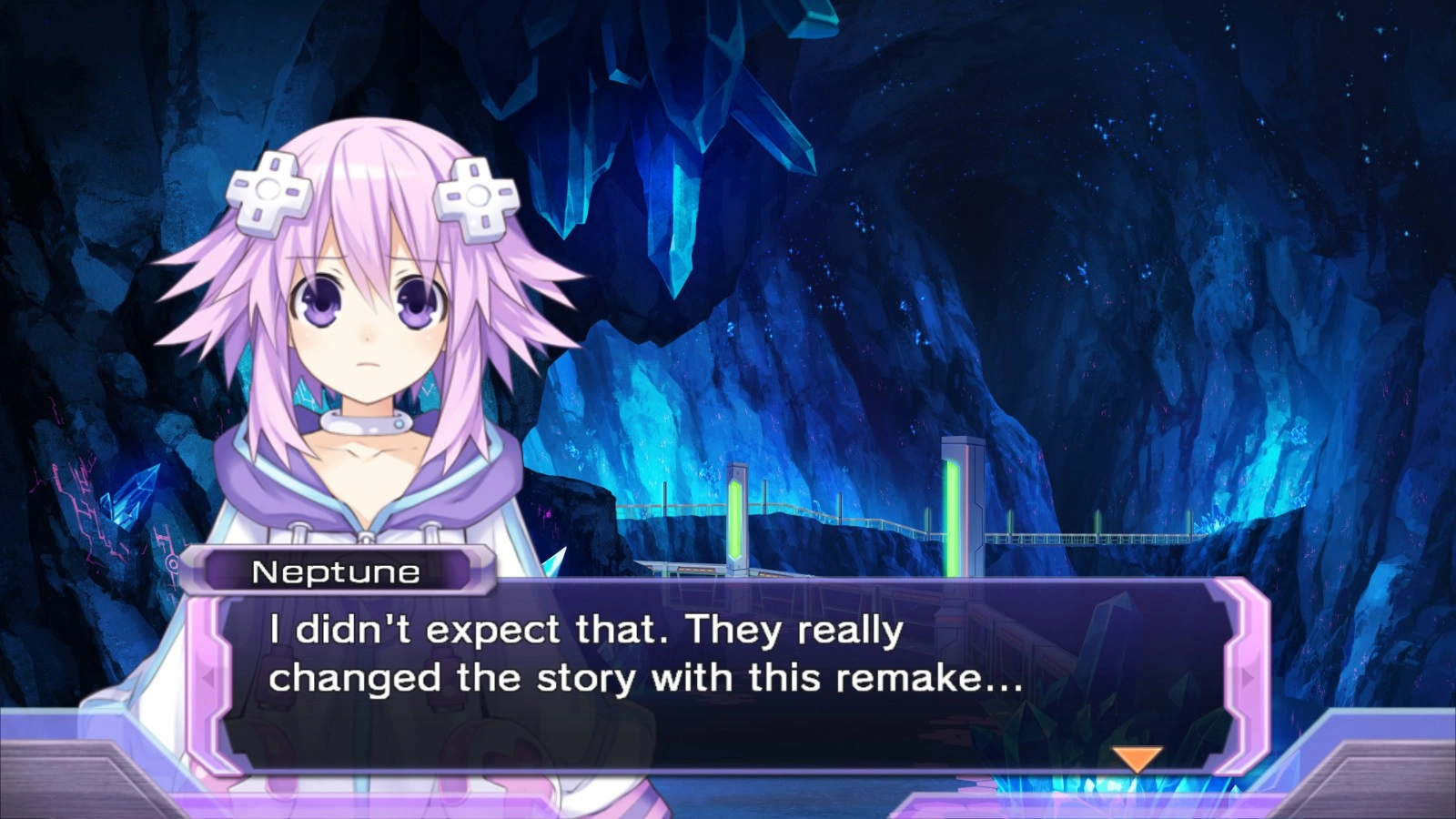The height and width of the screenshot is (819, 1456).
Task: Click the small right arrow on dialogue frame
Action: [1247, 678]
